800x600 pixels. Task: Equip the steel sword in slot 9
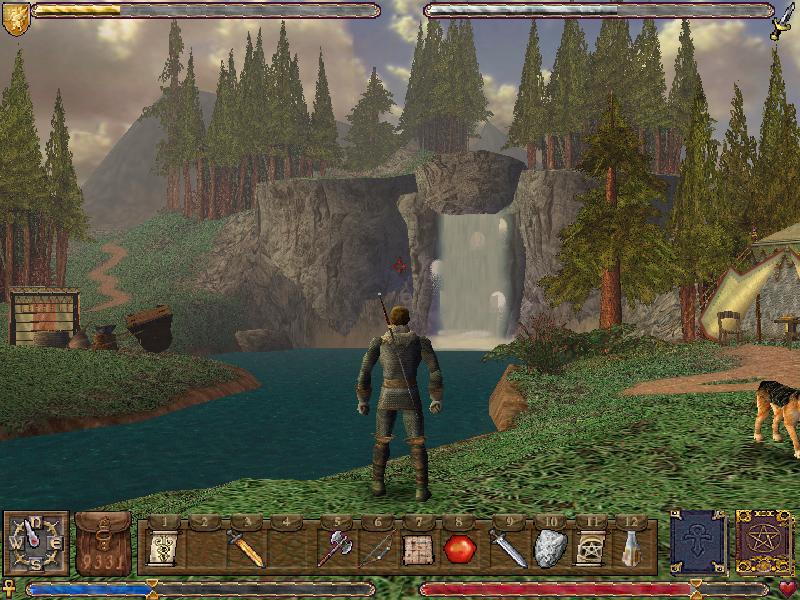(505, 548)
